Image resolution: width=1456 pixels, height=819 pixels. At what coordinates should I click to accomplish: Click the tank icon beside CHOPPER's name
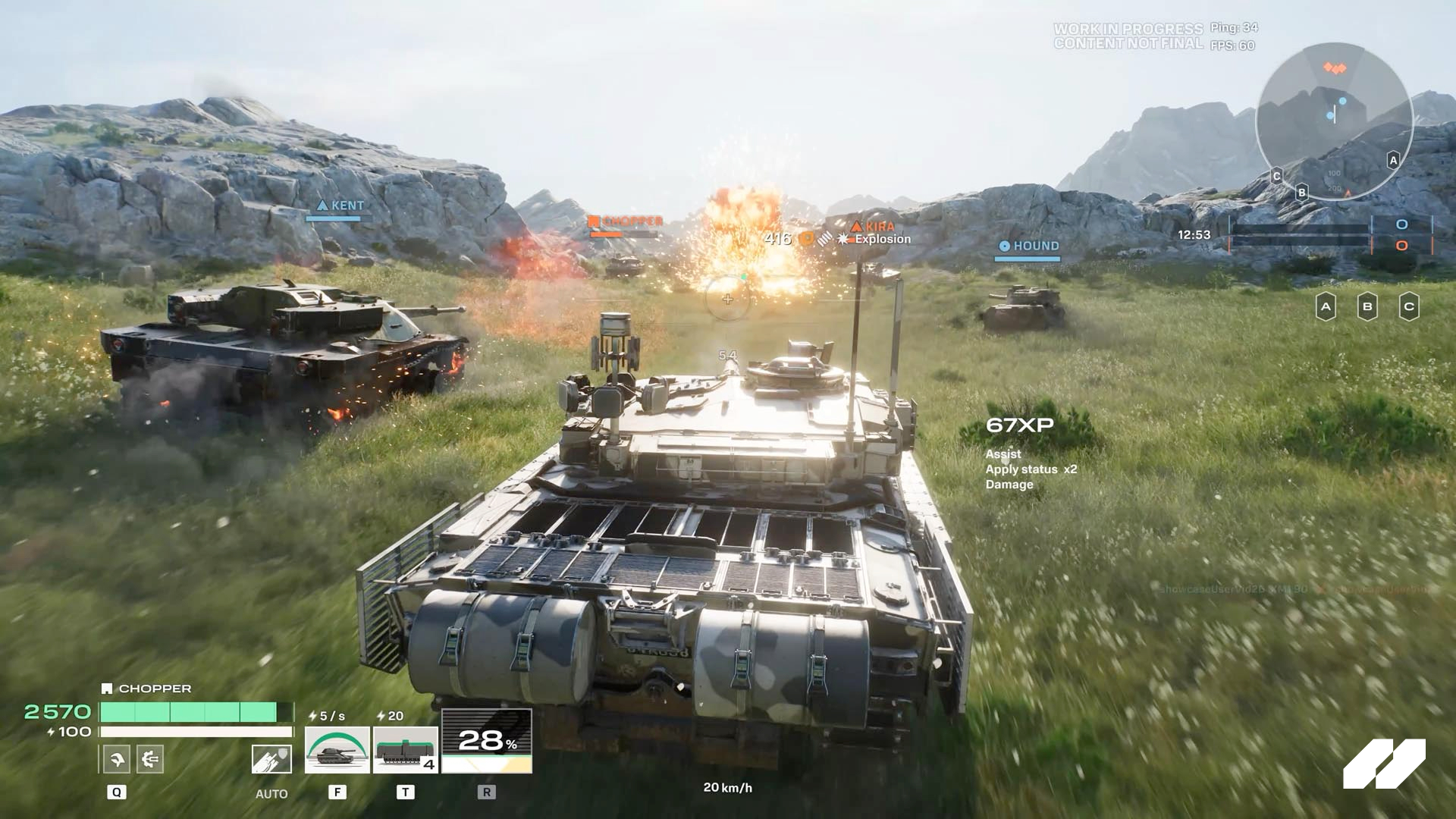(x=105, y=689)
